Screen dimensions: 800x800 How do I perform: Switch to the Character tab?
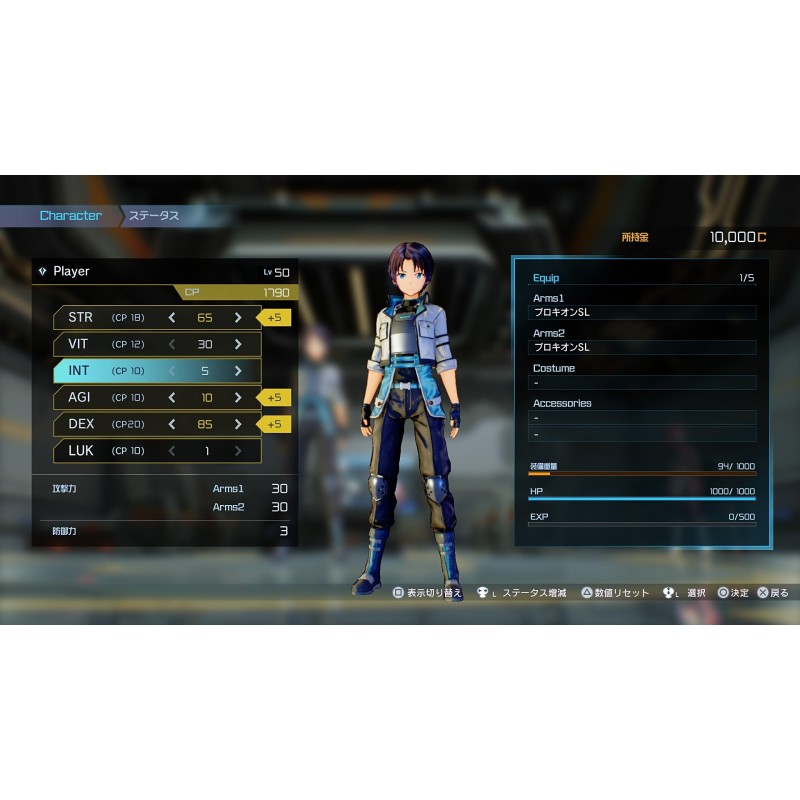(70, 216)
